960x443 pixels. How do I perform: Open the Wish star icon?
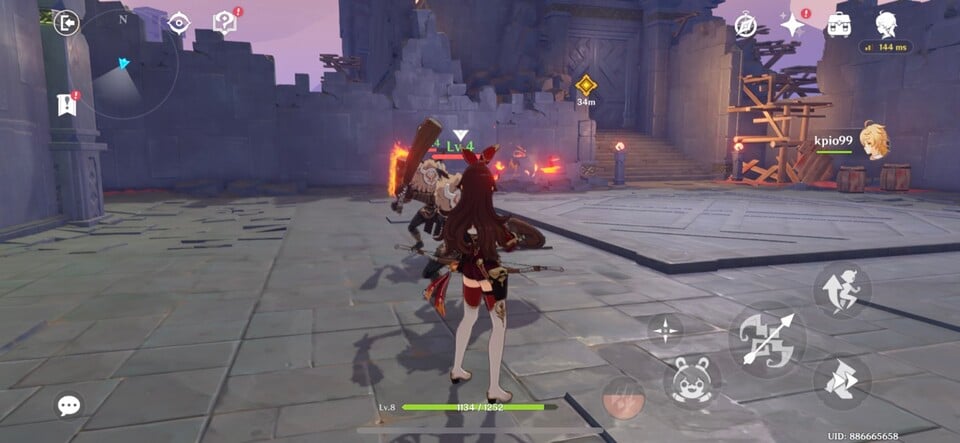click(793, 25)
